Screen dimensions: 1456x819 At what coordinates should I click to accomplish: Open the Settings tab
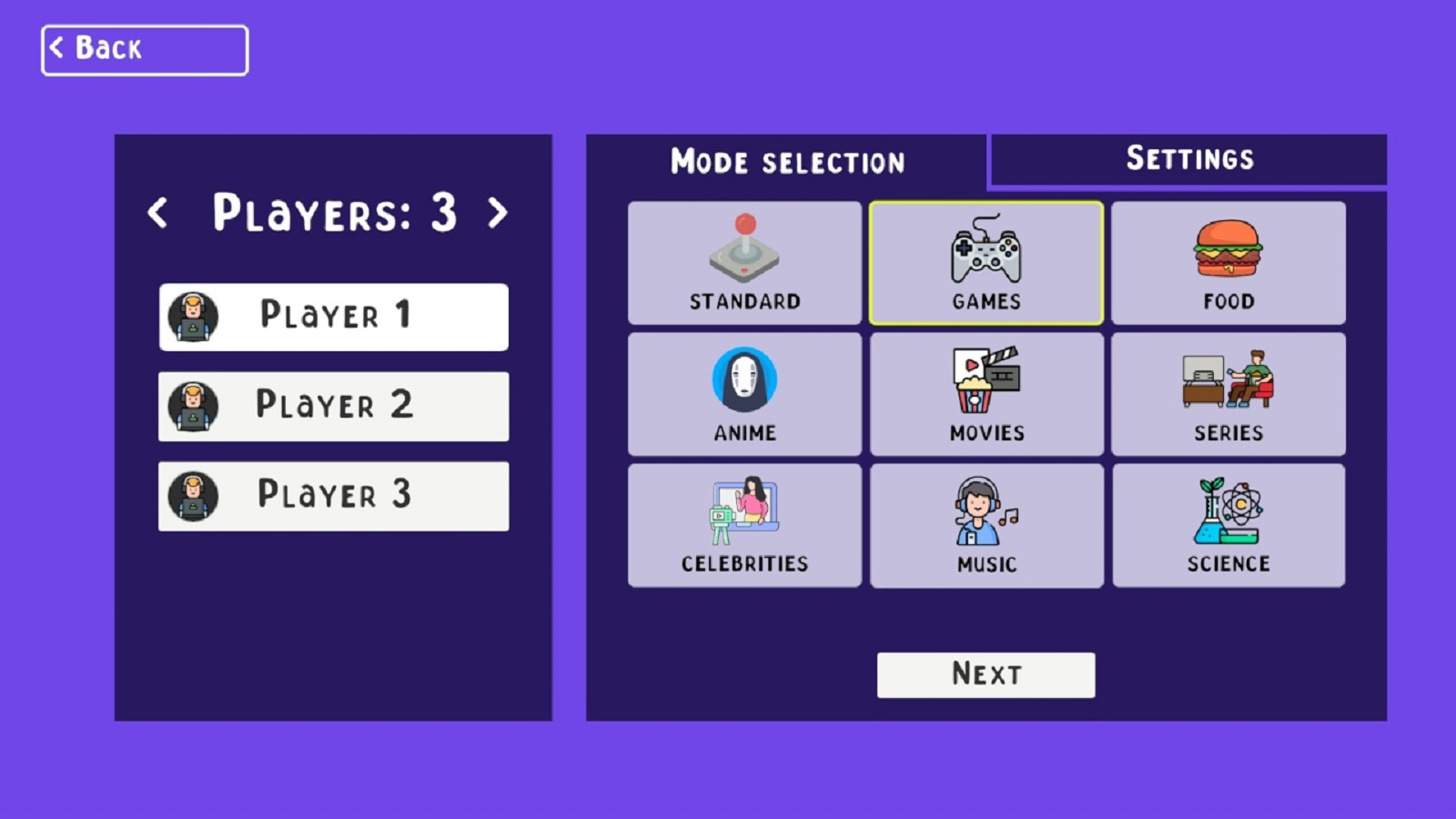tap(1188, 158)
